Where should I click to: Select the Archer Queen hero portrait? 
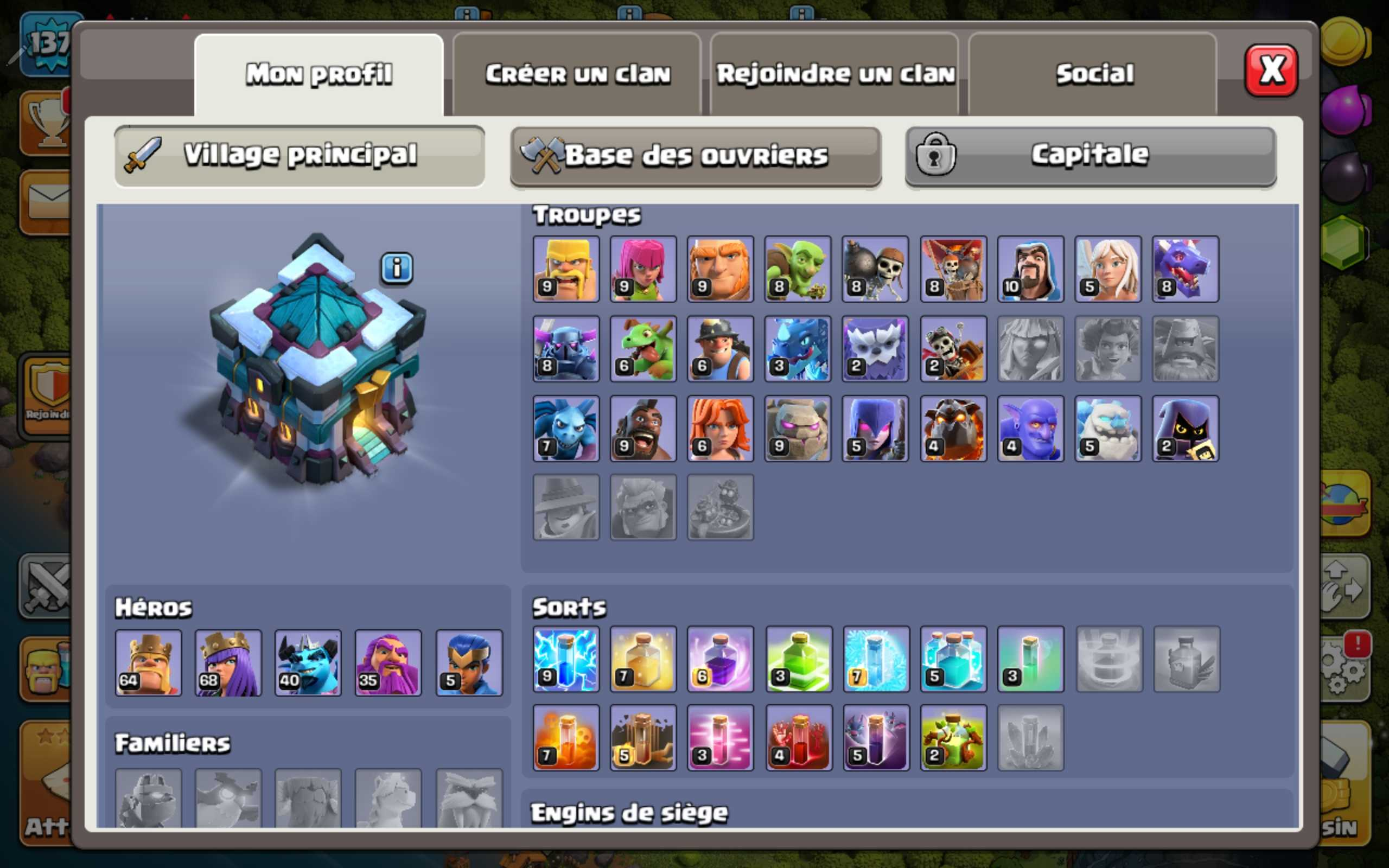(x=228, y=663)
